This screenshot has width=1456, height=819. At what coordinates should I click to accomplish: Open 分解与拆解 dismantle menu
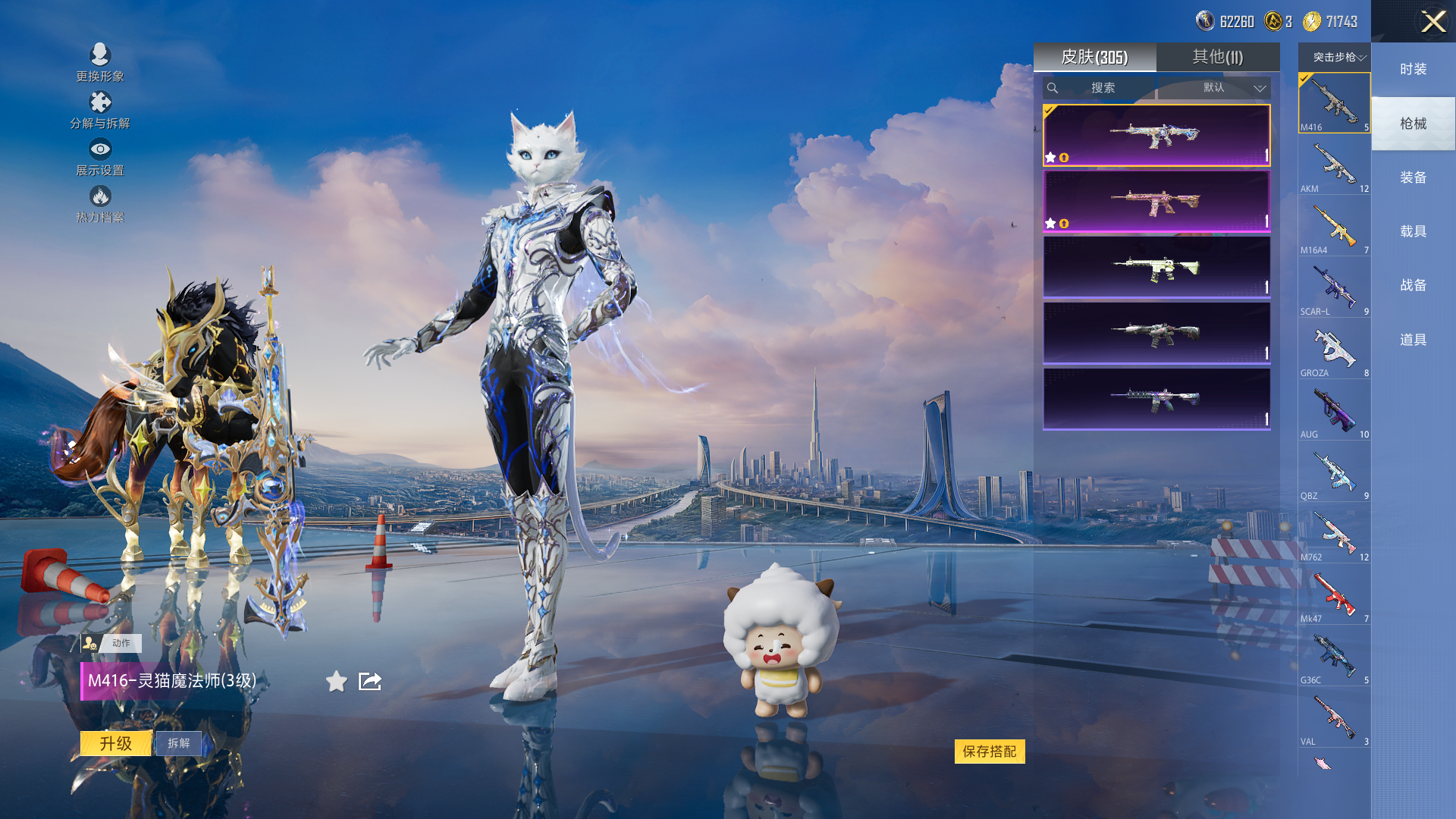(x=100, y=110)
